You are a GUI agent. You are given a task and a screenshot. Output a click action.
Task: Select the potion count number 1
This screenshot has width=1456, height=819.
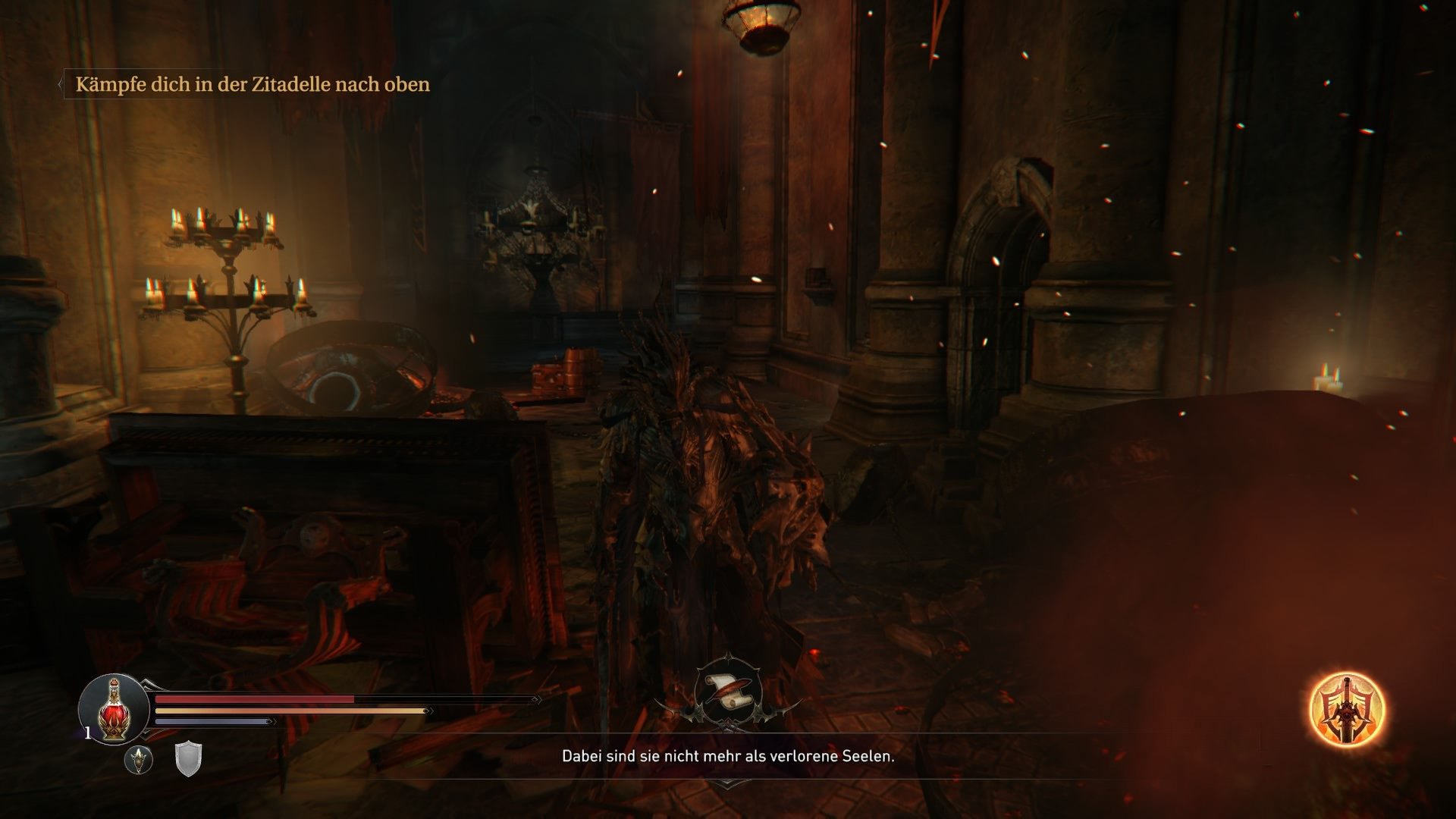pos(88,731)
